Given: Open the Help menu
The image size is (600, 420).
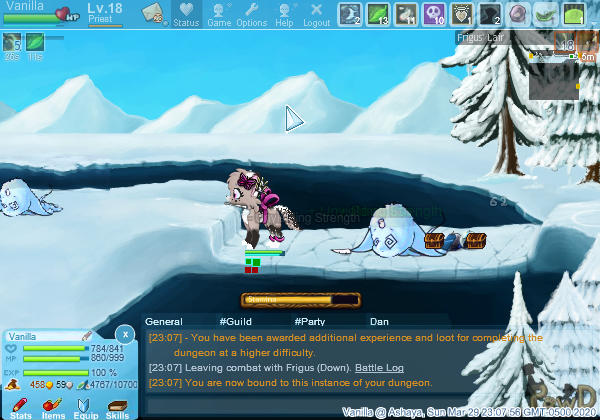Looking at the screenshot, I should click(284, 14).
